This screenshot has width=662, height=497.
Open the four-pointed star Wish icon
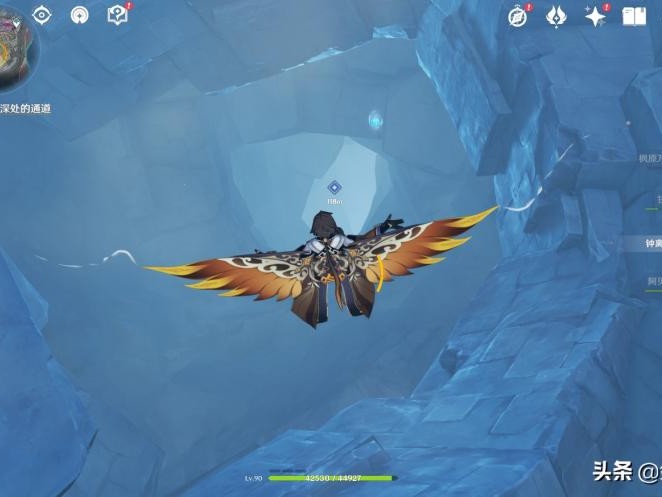[x=595, y=16]
